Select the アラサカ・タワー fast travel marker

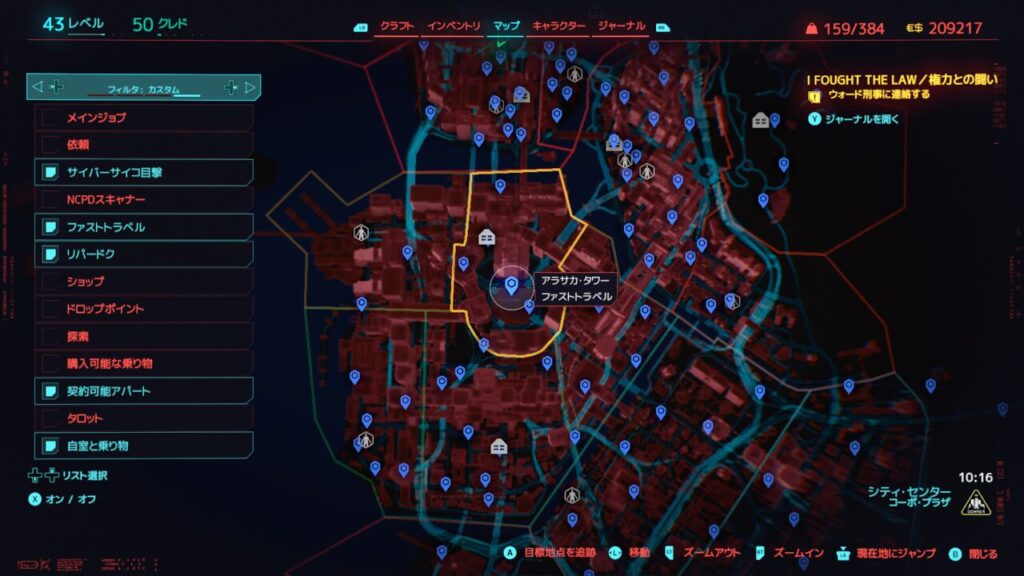[x=512, y=287]
